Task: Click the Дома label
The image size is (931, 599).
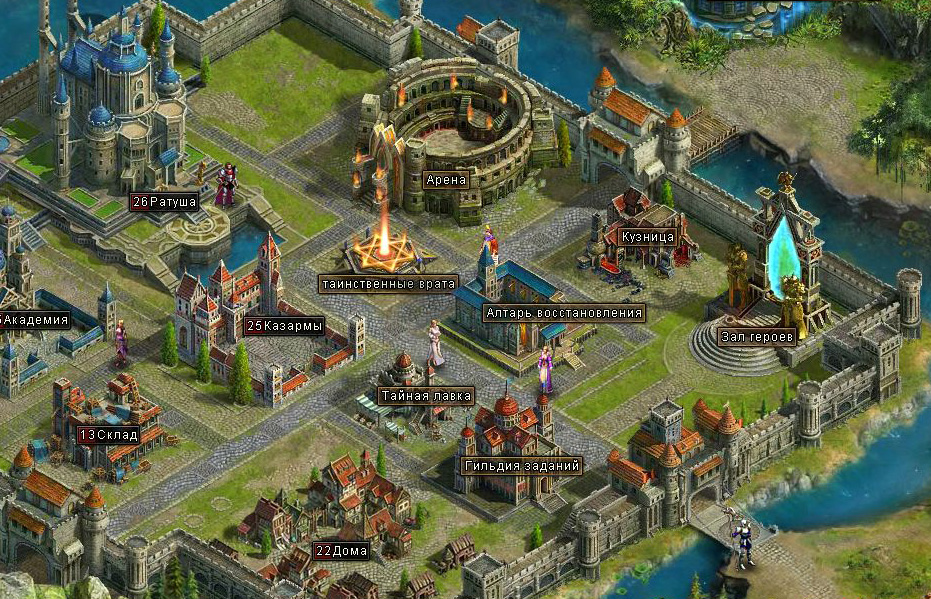Action: tap(342, 551)
